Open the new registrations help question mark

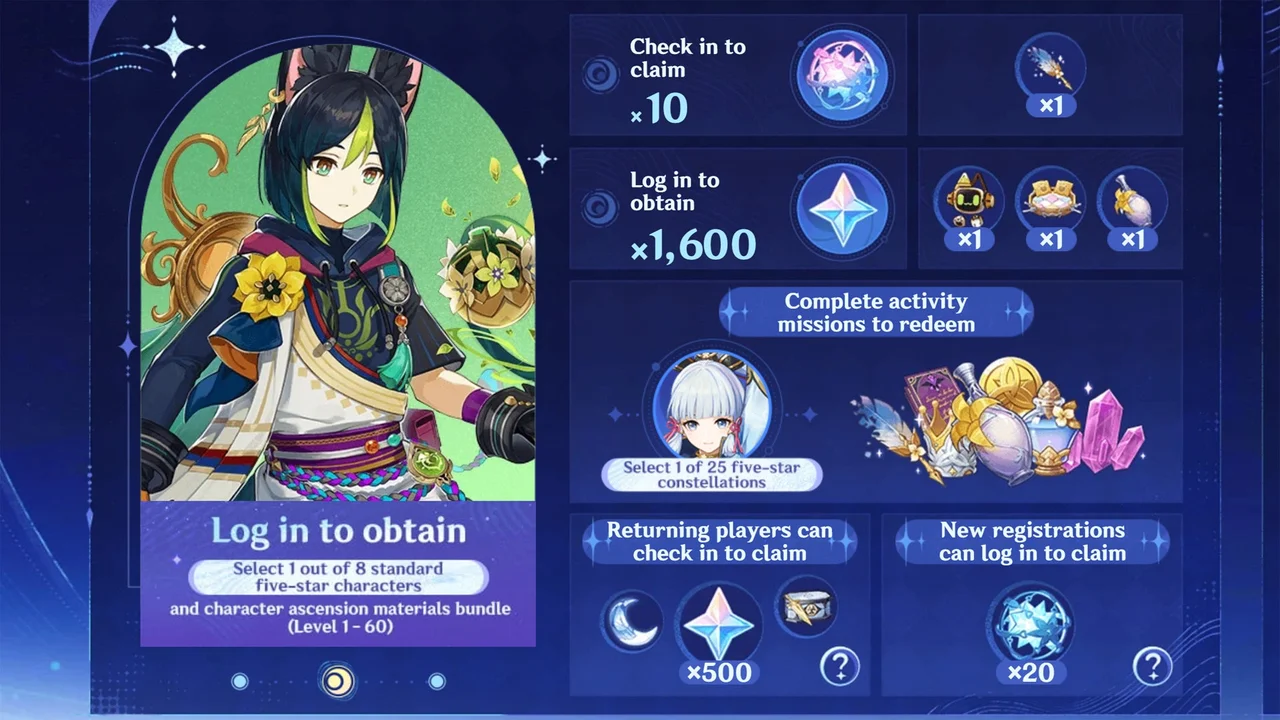[x=1152, y=666]
